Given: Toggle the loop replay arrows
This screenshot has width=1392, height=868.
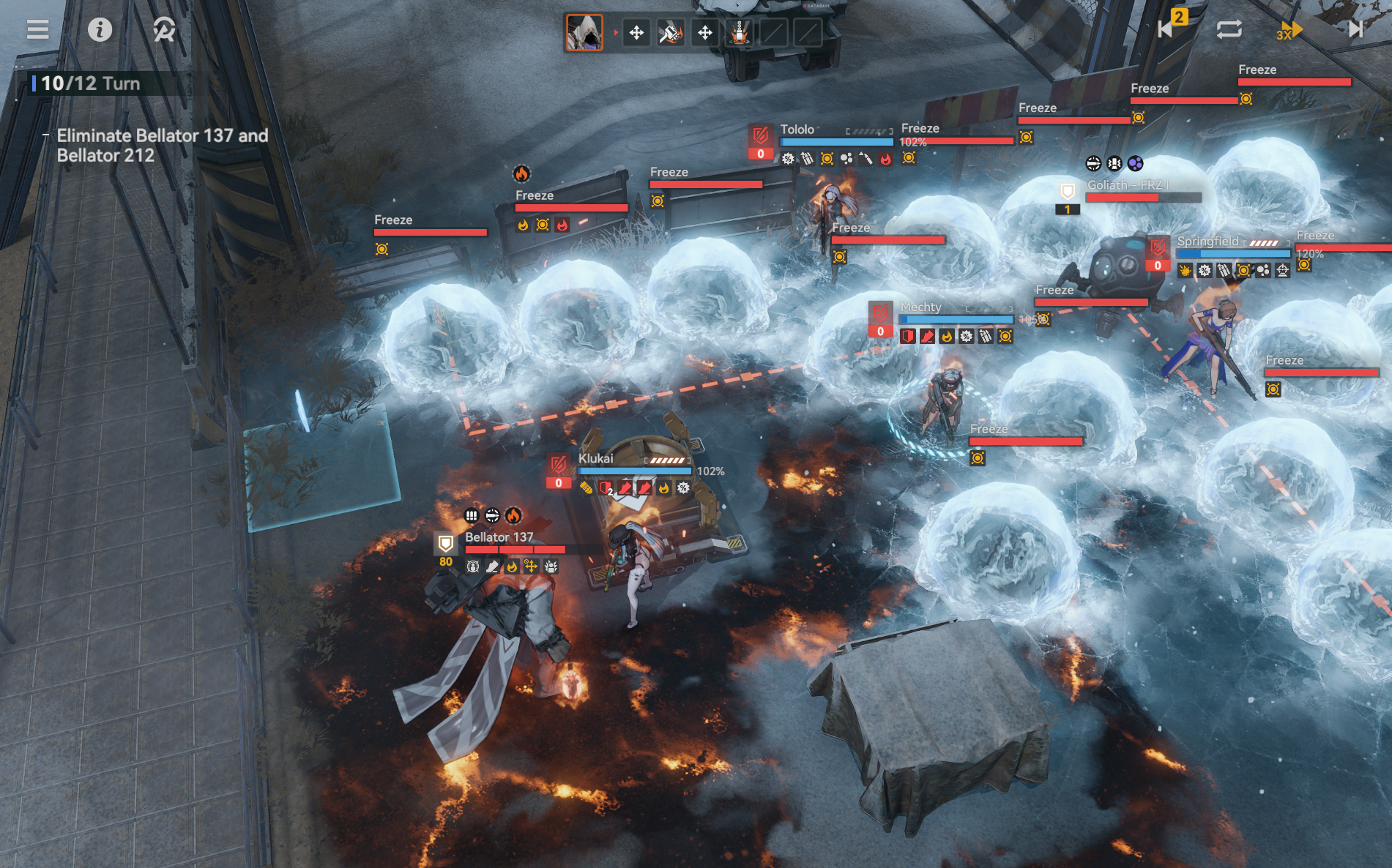Looking at the screenshot, I should pyautogui.click(x=1229, y=29).
